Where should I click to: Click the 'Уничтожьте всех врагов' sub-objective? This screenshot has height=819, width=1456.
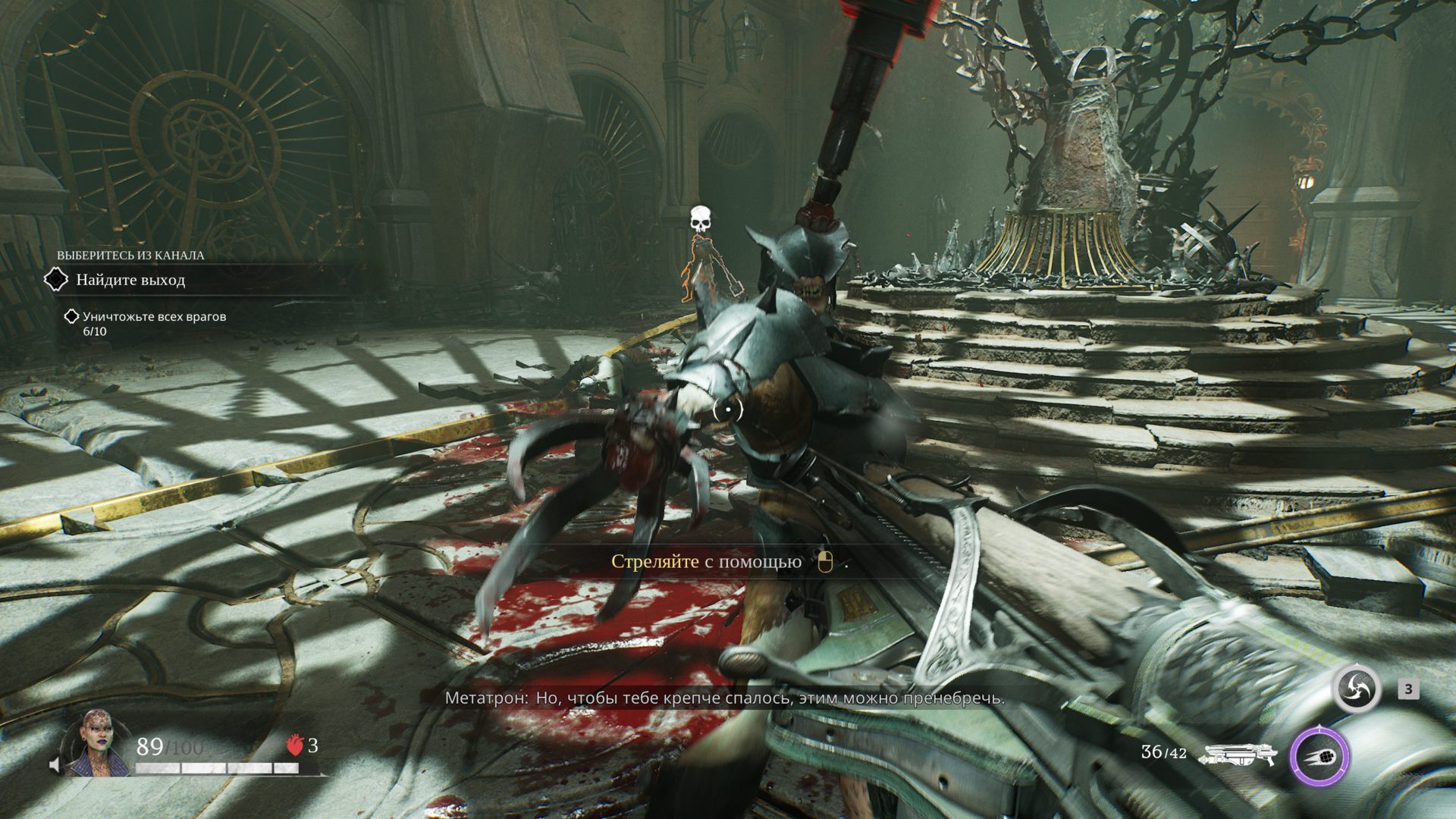(154, 316)
